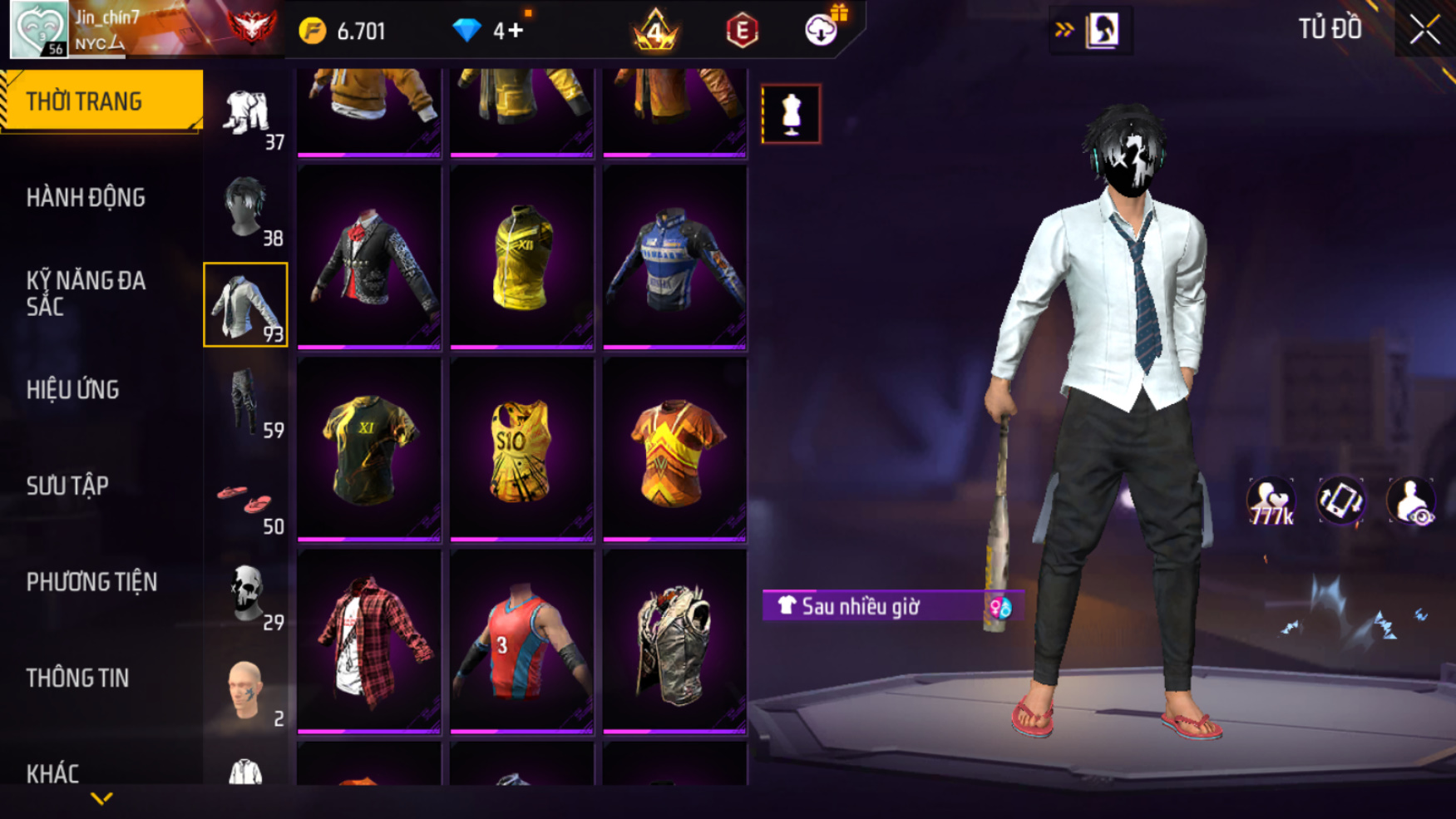Select the yellow S10 tank top
Screen dimensions: 1456x819
(x=521, y=450)
